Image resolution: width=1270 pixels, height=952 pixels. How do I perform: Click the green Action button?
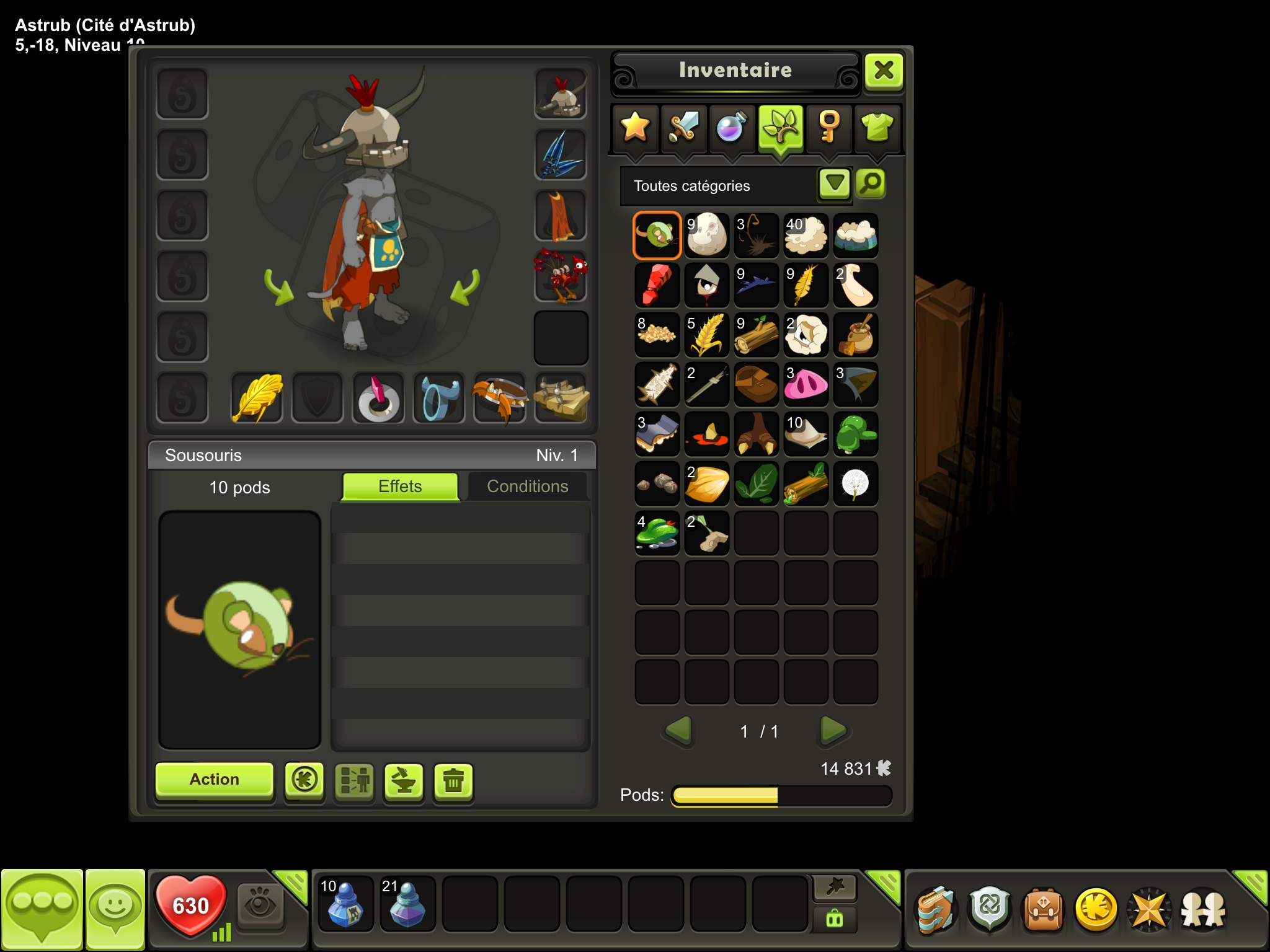point(214,779)
